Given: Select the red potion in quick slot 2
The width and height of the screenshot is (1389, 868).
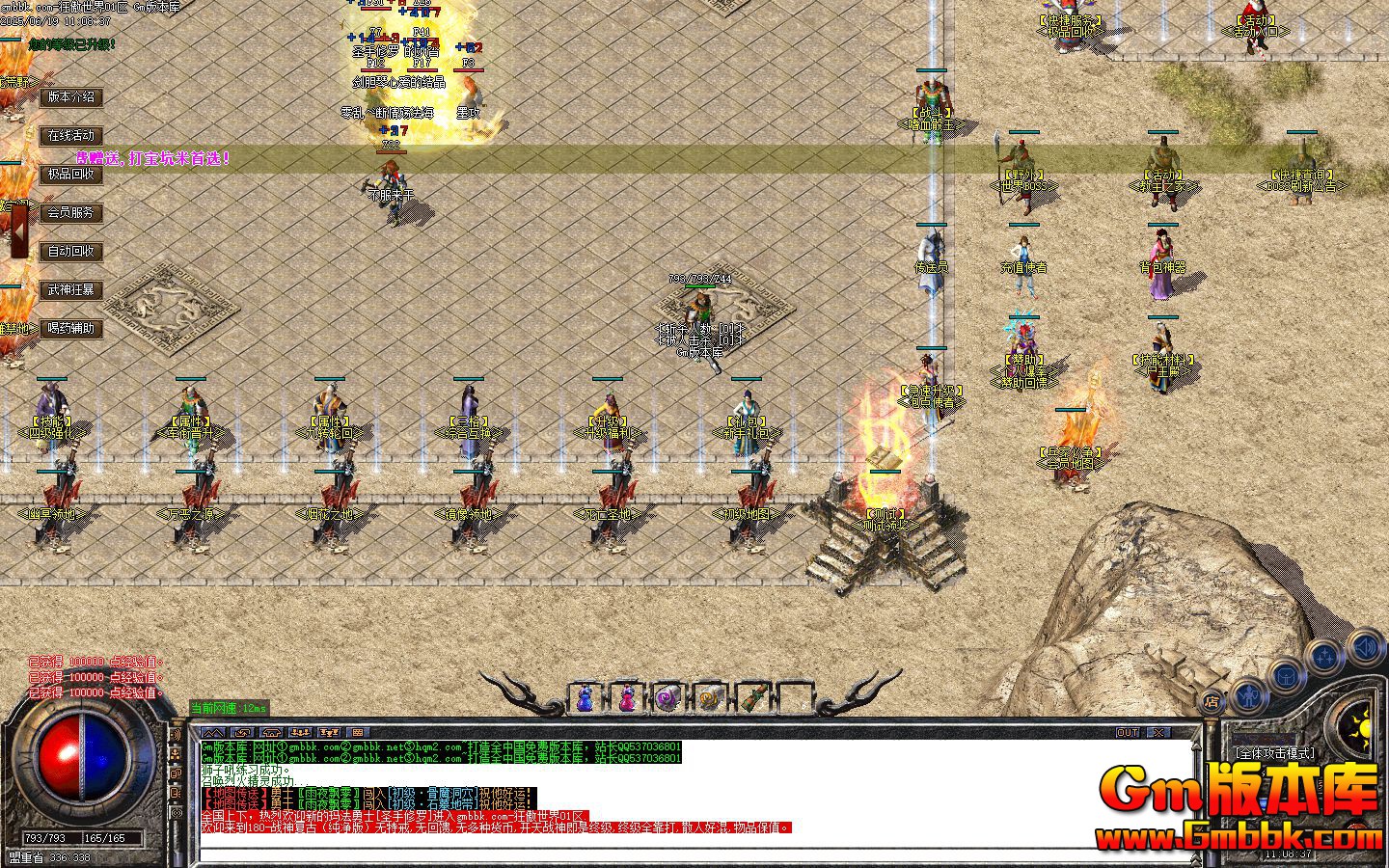Looking at the screenshot, I should (628, 694).
